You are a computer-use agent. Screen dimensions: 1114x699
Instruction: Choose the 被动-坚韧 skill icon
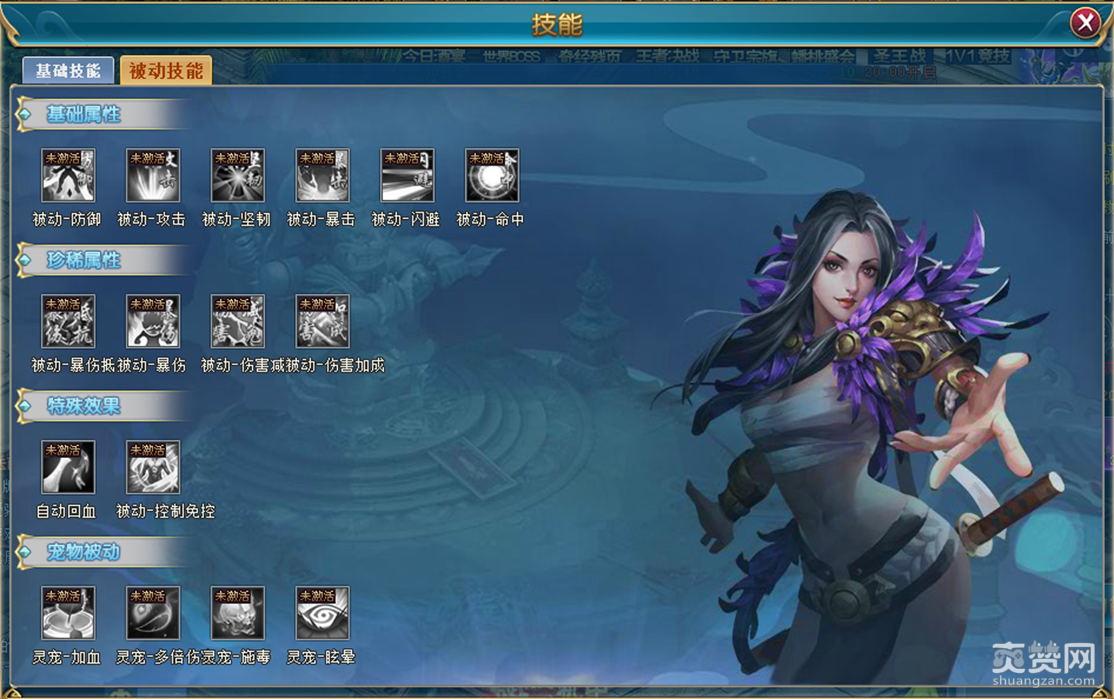(238, 176)
